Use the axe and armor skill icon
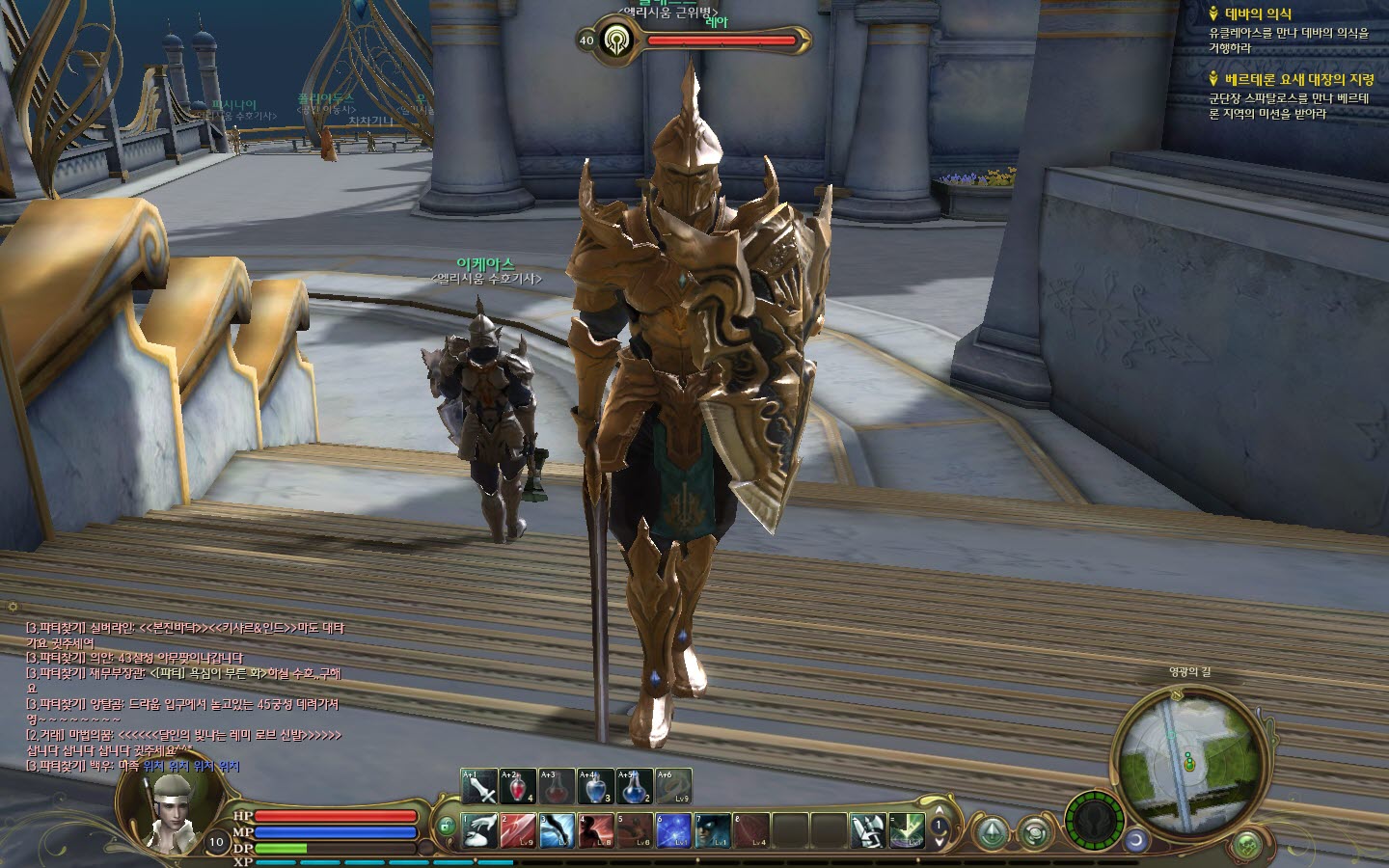The image size is (1389, 868). (867, 830)
